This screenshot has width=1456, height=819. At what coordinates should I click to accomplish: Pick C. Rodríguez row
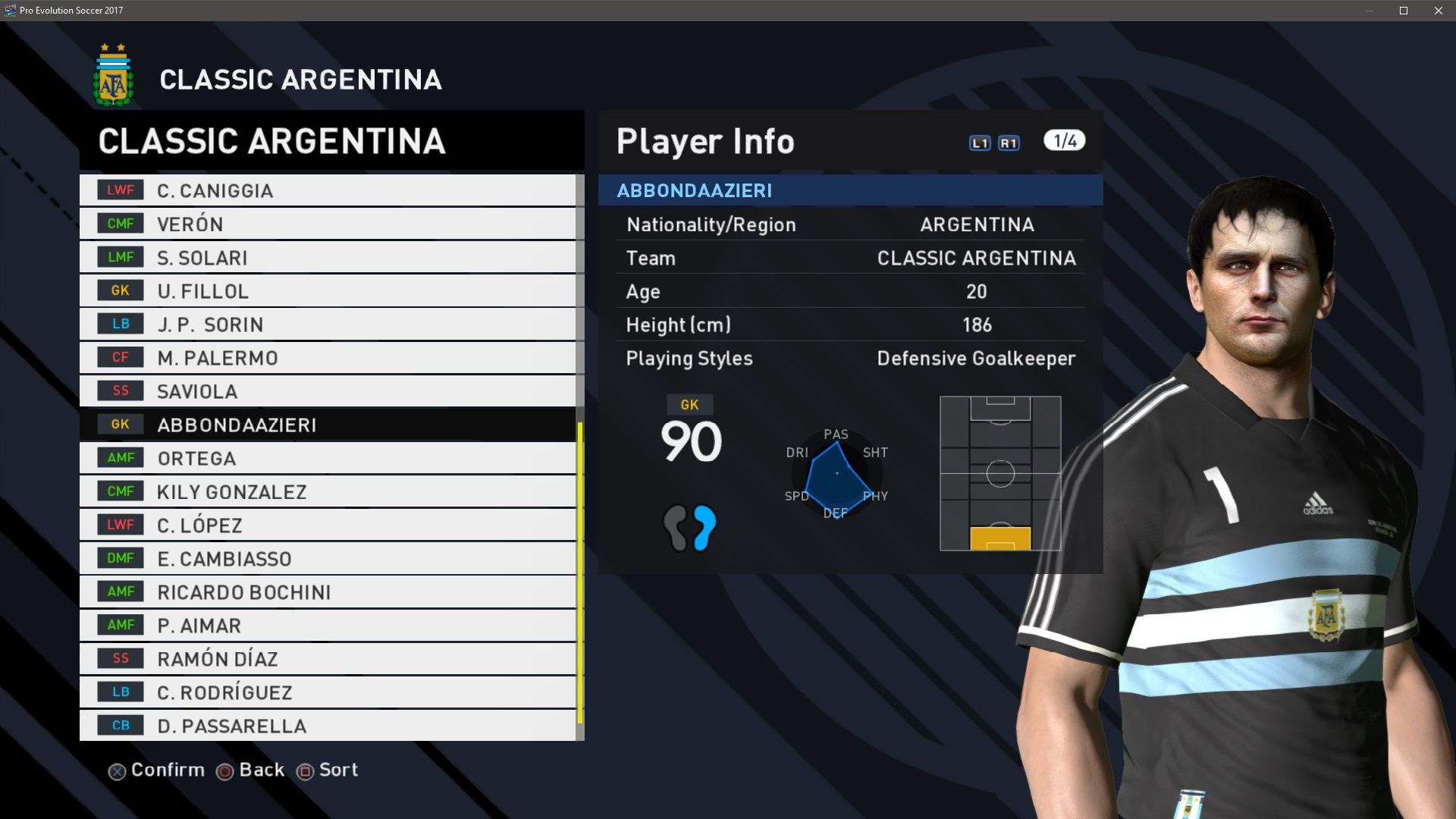click(328, 692)
